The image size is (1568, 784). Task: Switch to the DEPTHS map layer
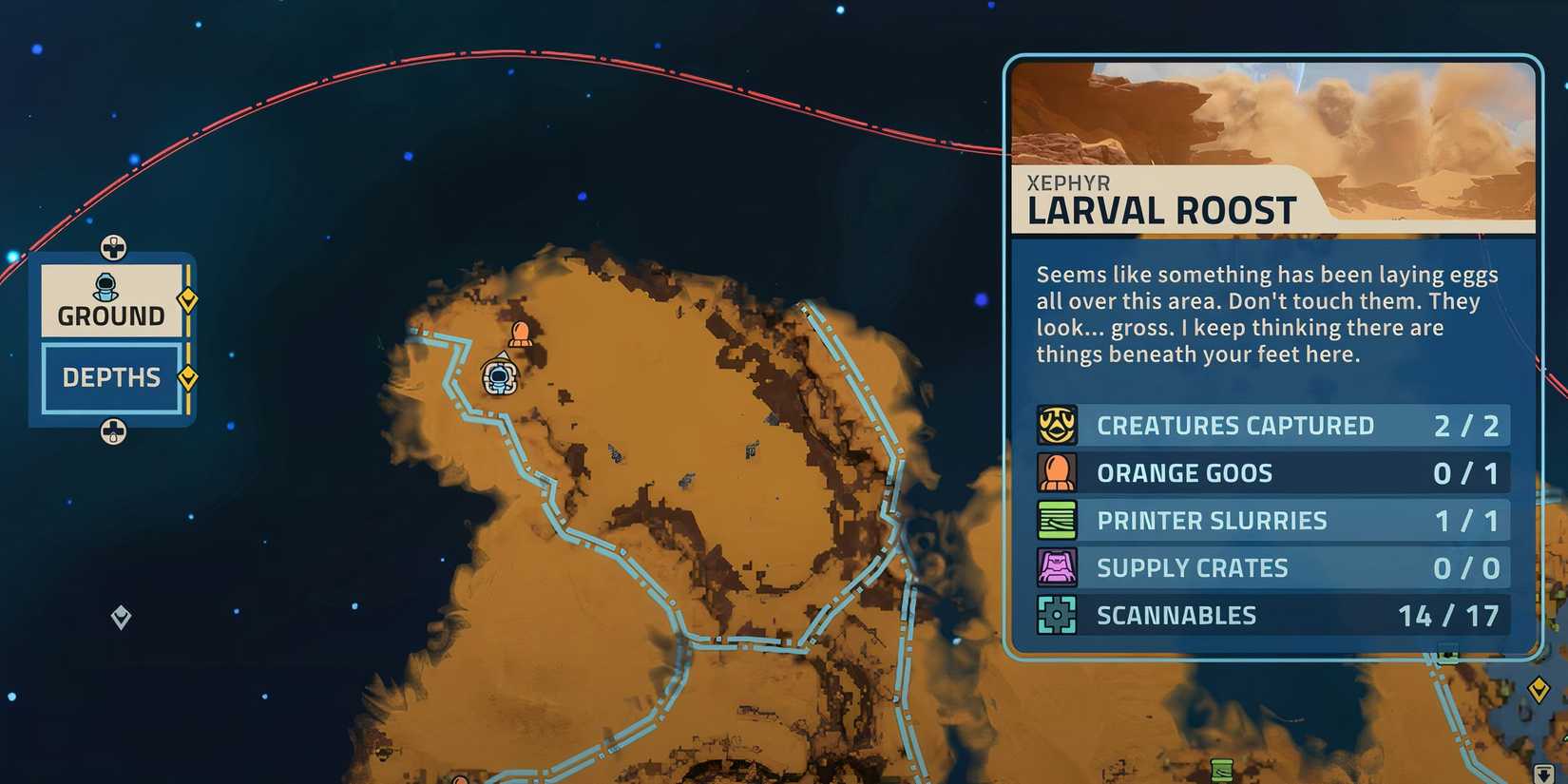111,377
